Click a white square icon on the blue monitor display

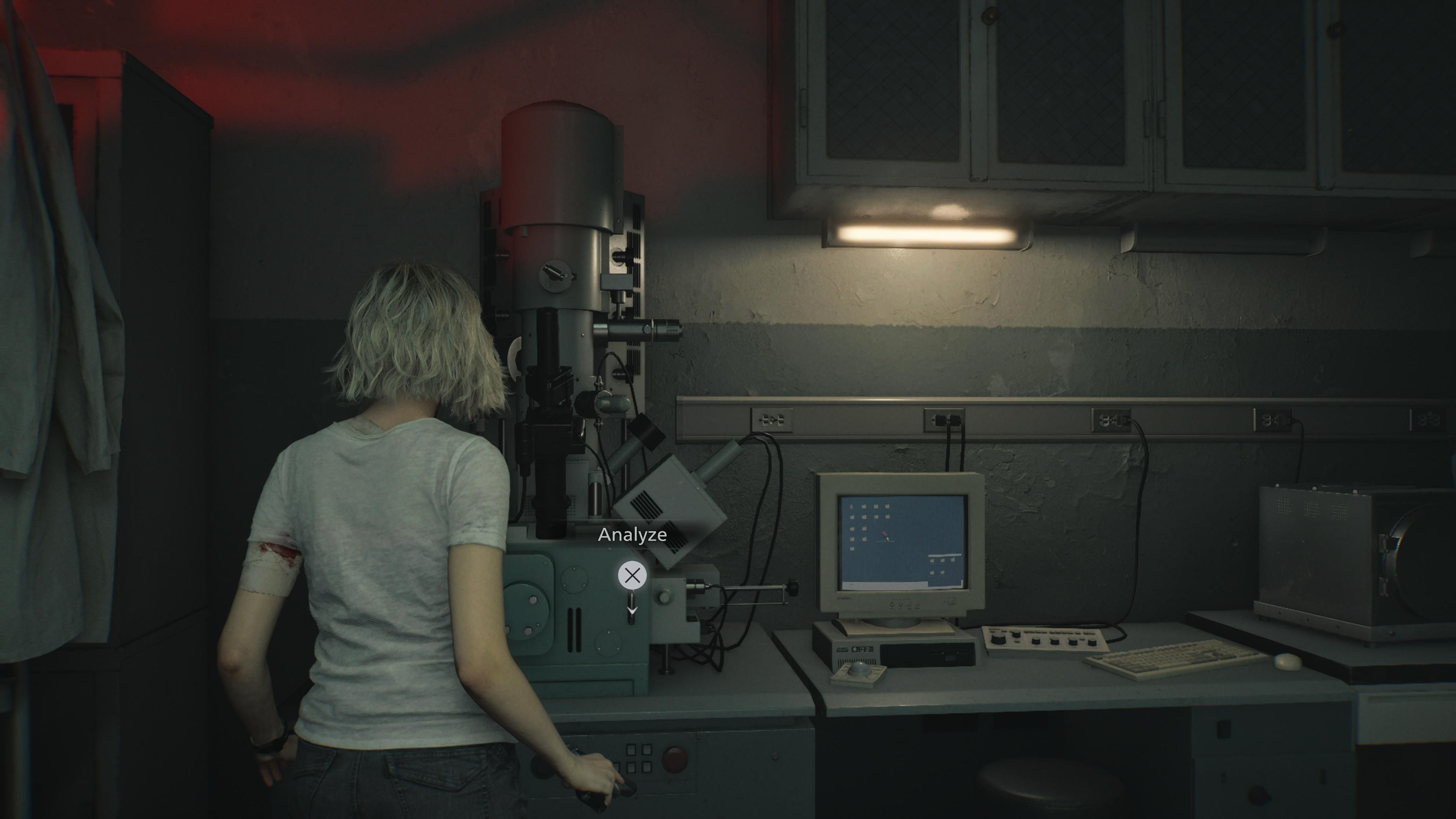tap(864, 518)
